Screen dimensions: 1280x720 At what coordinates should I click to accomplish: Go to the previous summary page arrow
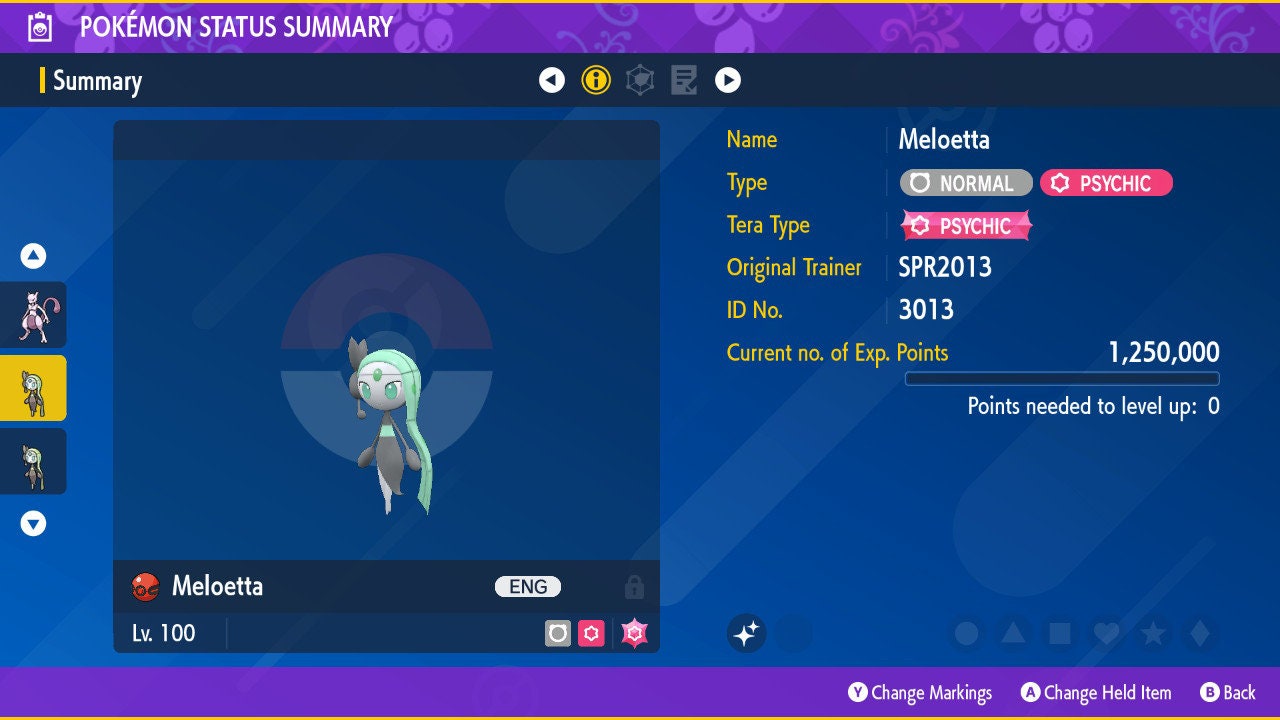click(x=552, y=80)
